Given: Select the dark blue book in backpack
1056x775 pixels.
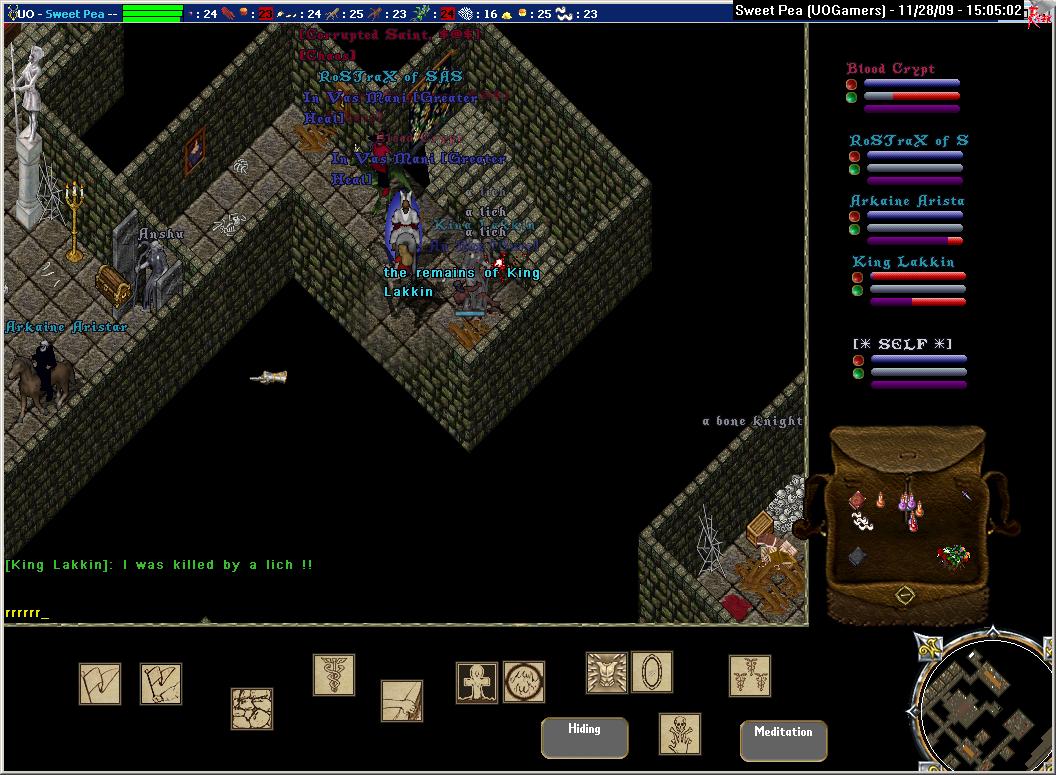Looking at the screenshot, I should click(x=857, y=556).
